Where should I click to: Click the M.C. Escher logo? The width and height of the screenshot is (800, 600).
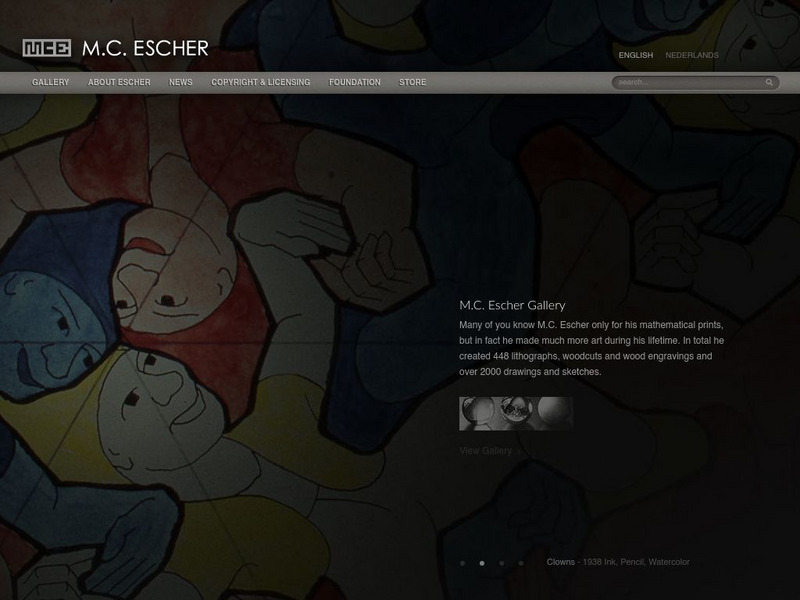(x=116, y=48)
